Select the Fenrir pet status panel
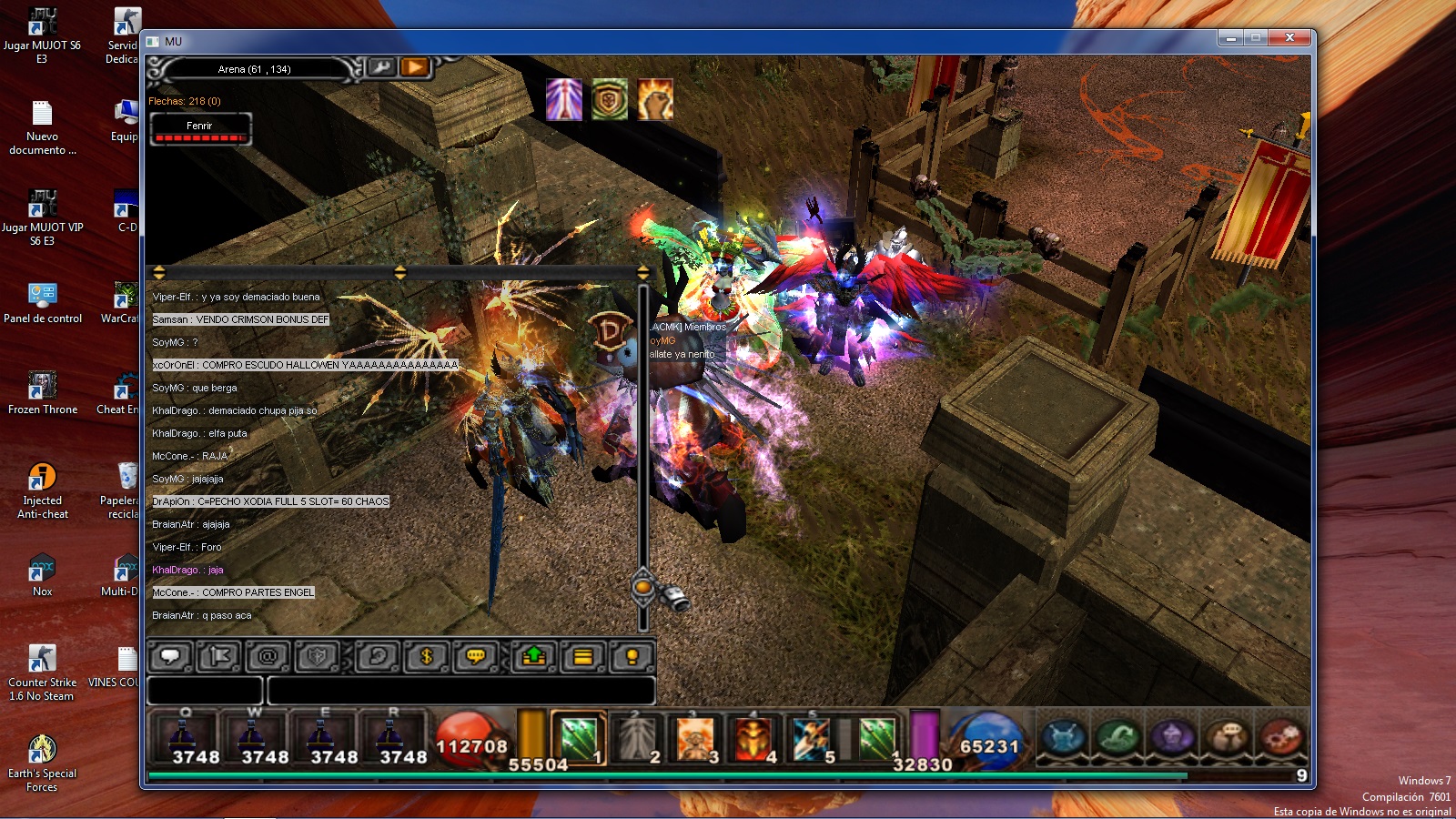 coord(200,128)
